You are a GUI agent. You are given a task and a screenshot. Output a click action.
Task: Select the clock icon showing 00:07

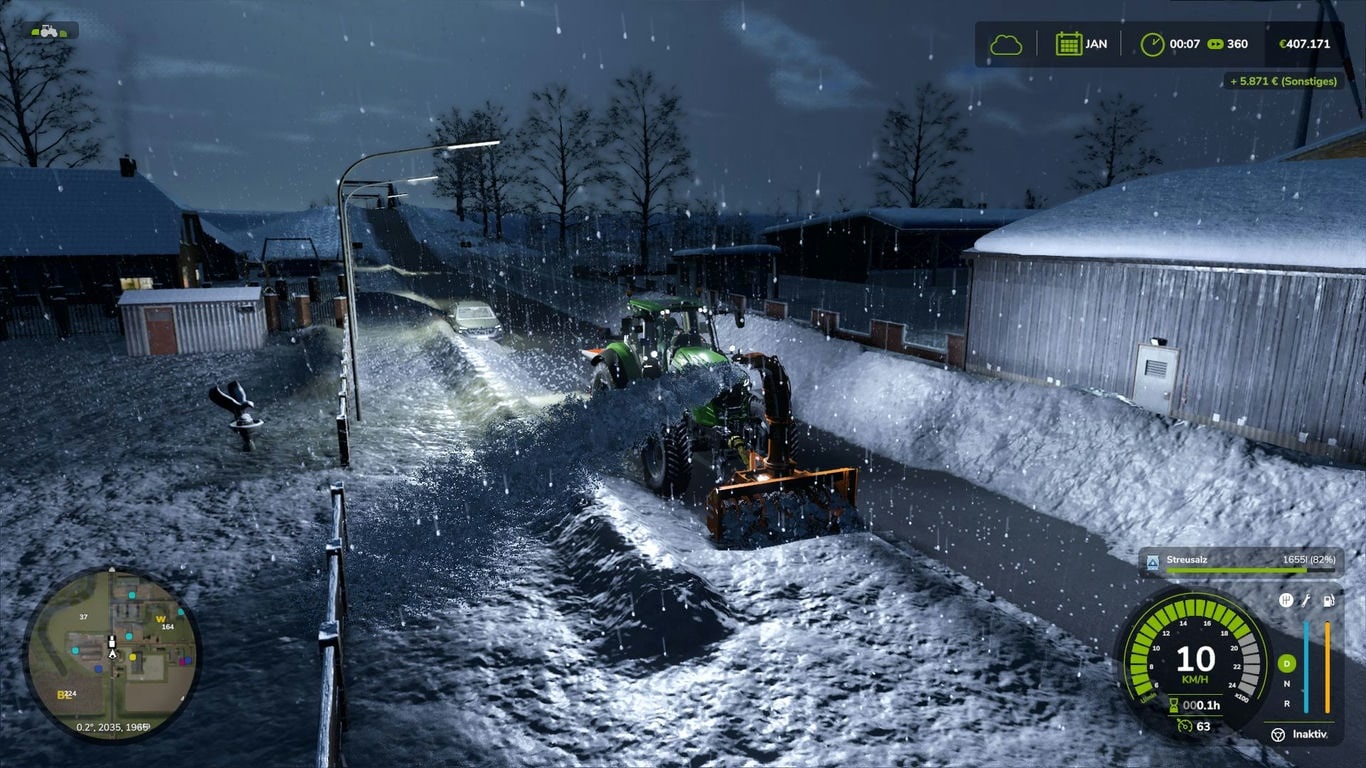(1152, 43)
